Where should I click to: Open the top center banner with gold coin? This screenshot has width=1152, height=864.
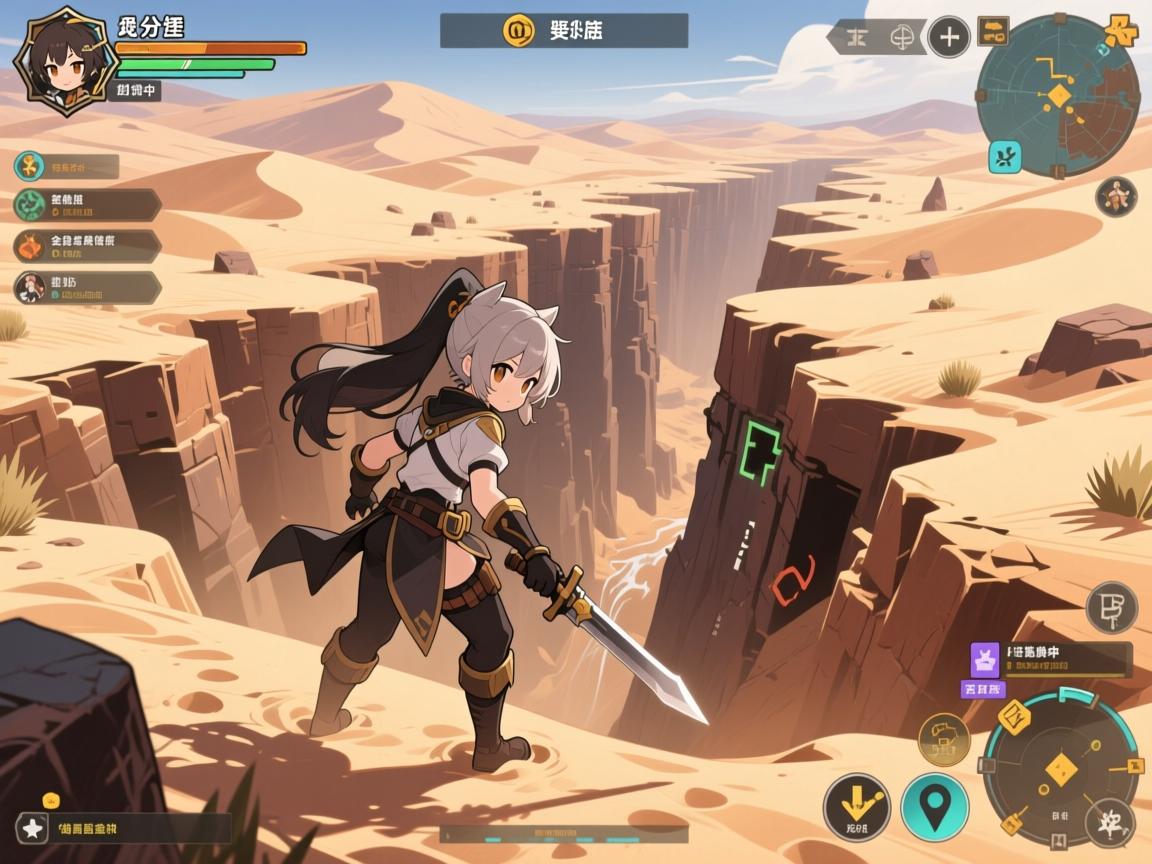563,30
